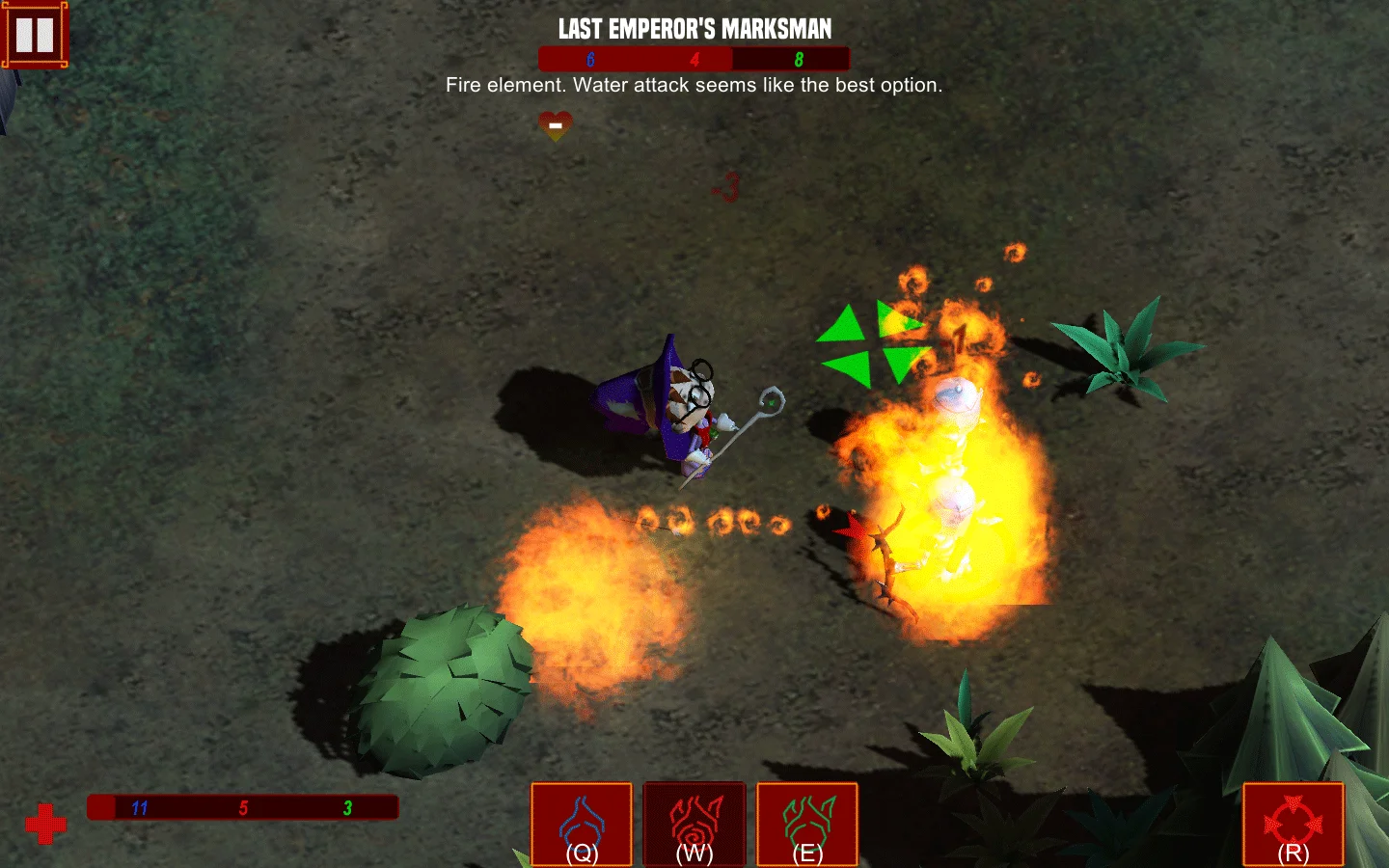Cast the blue water spell (Q)
The image size is (1389, 868).
(582, 825)
